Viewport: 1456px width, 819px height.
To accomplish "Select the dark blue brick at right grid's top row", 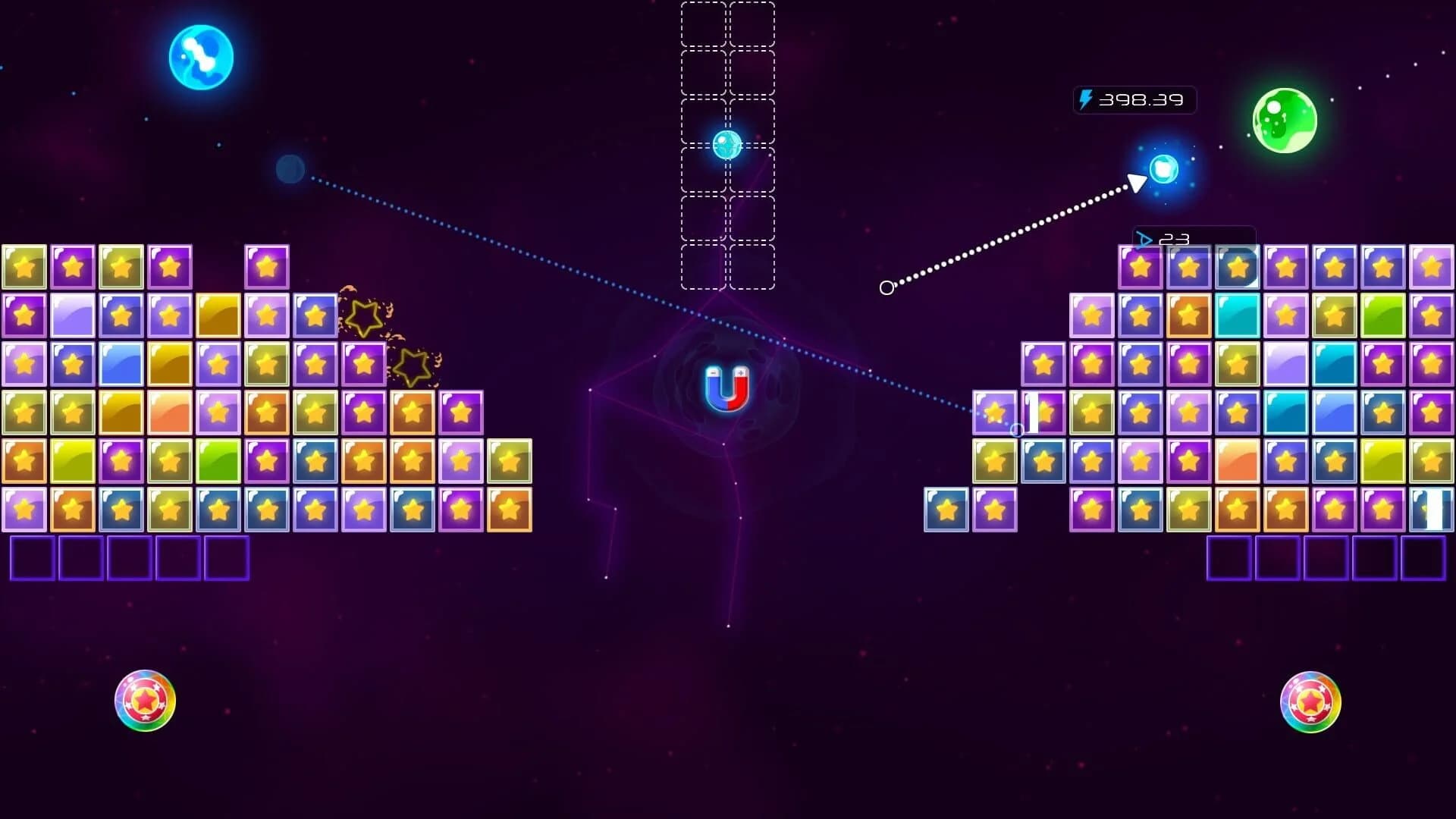I will click(x=1238, y=267).
